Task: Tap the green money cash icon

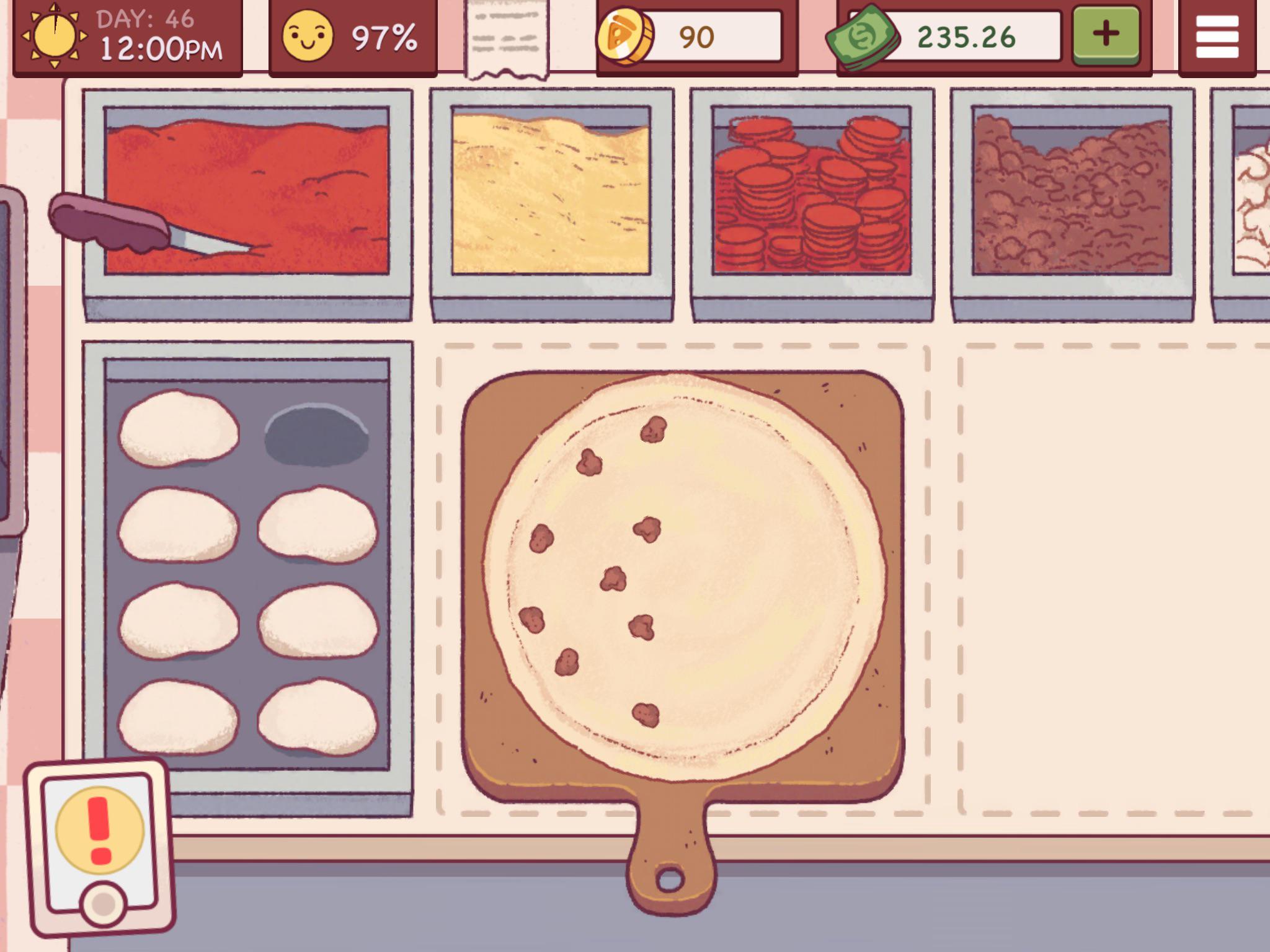Action: click(x=868, y=35)
